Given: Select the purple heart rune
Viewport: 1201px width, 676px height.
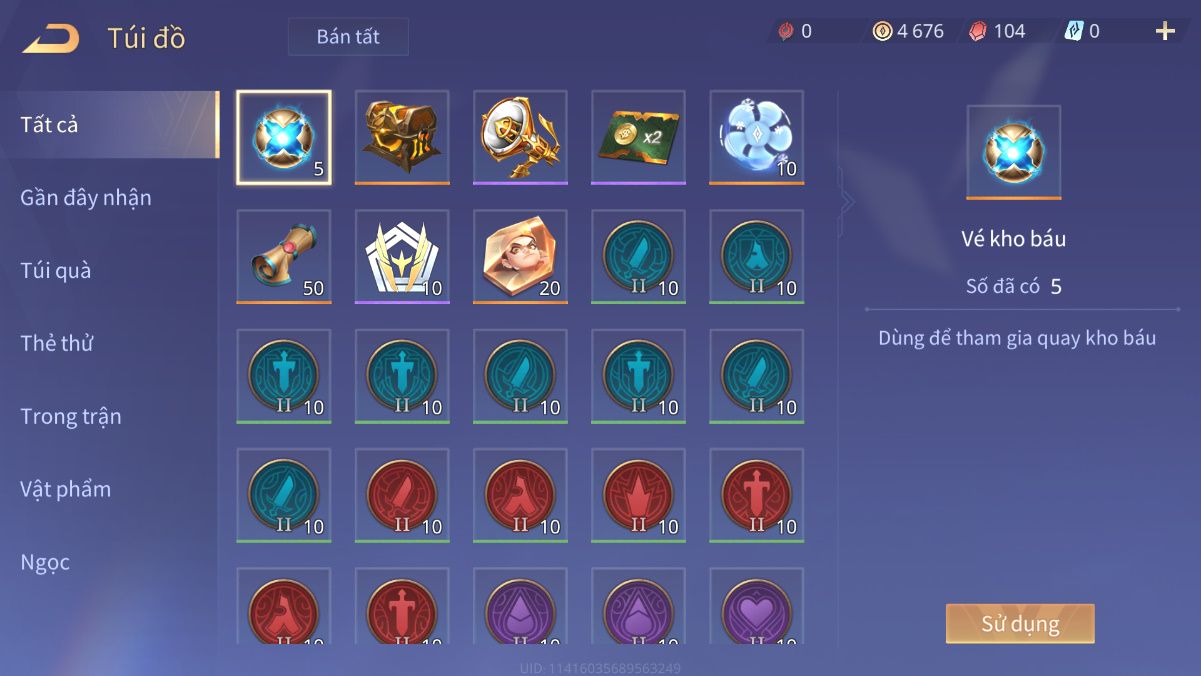Looking at the screenshot, I should tap(757, 606).
